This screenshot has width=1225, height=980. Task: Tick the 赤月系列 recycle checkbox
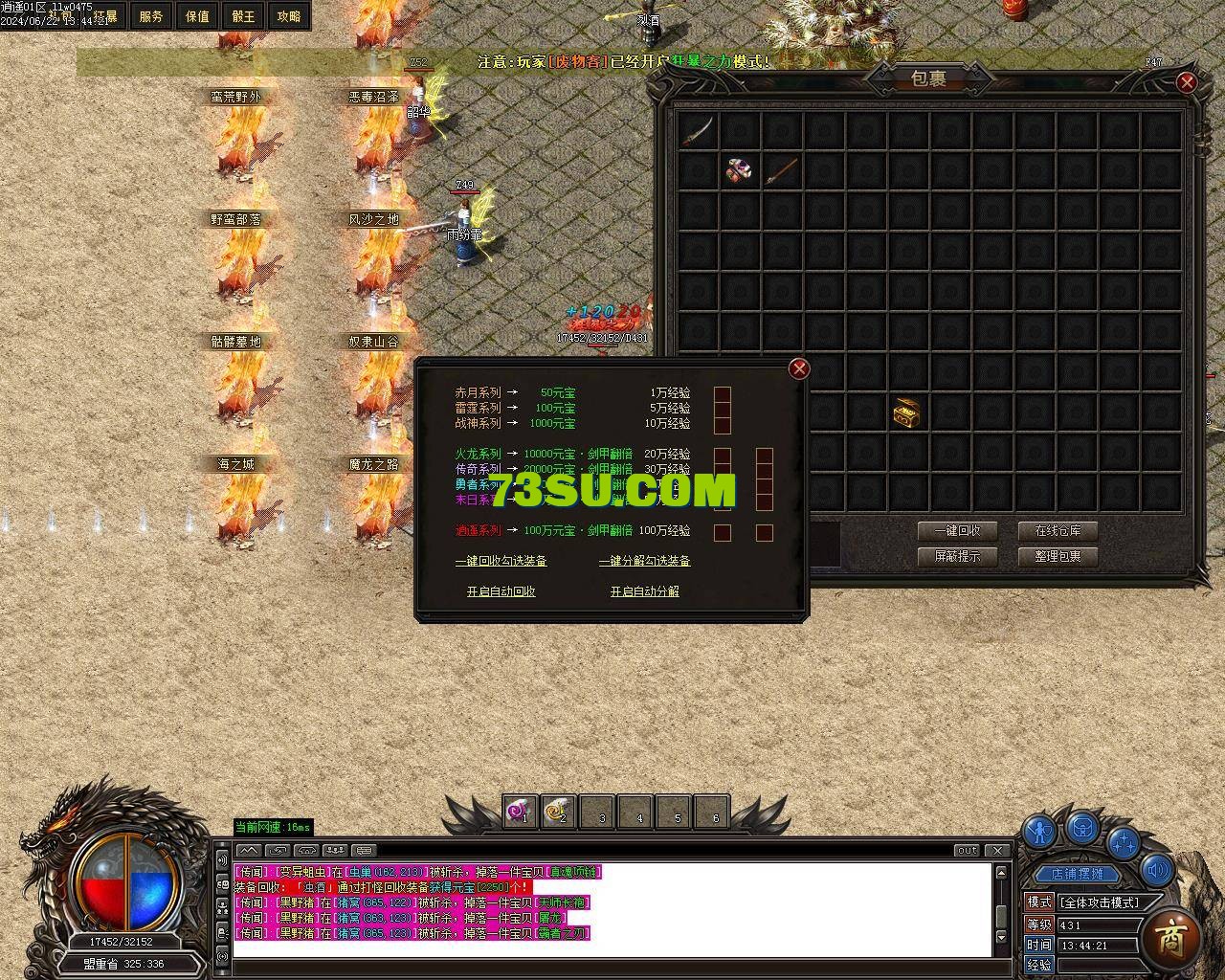tap(723, 393)
